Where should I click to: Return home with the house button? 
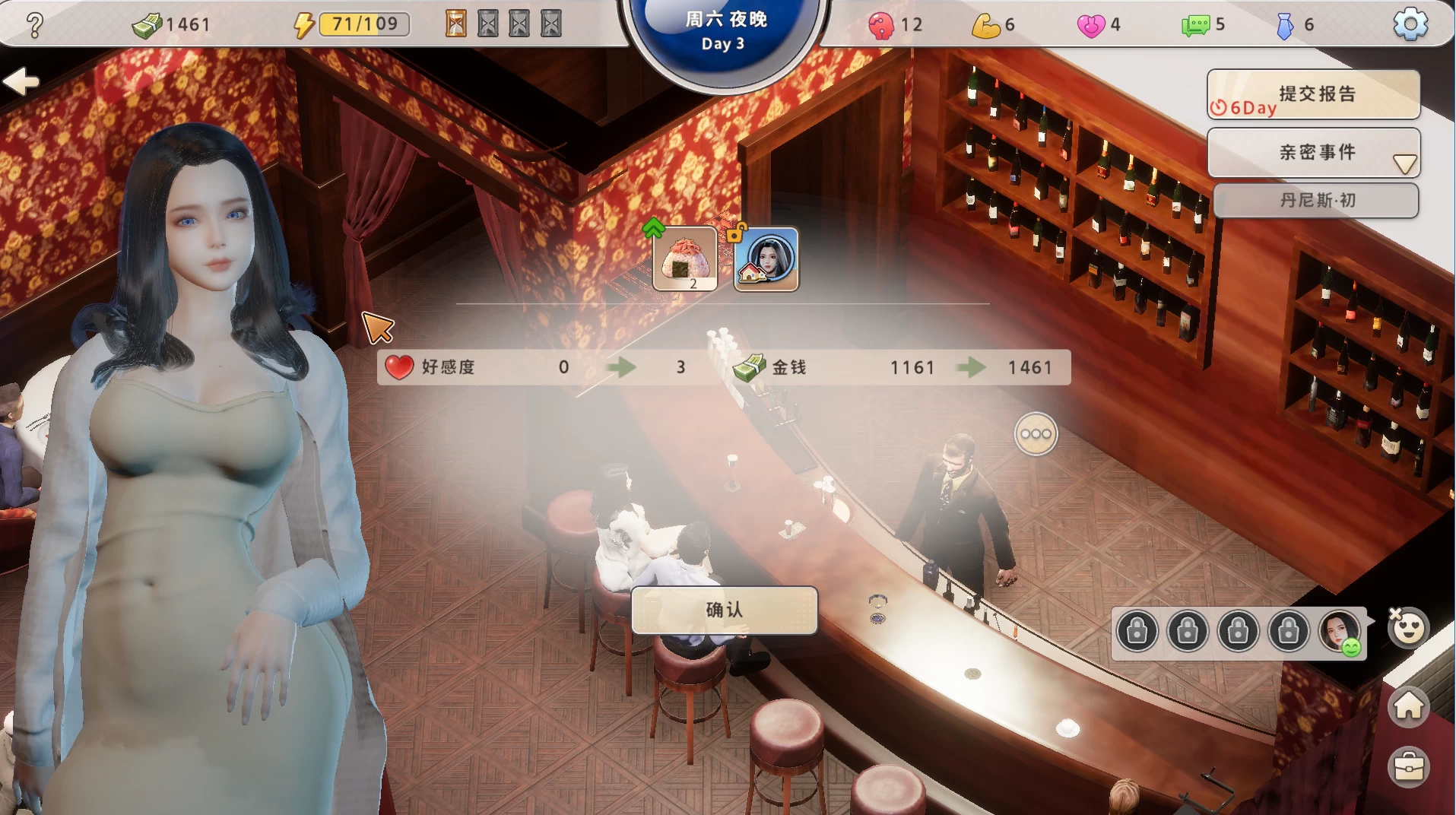coord(1408,706)
